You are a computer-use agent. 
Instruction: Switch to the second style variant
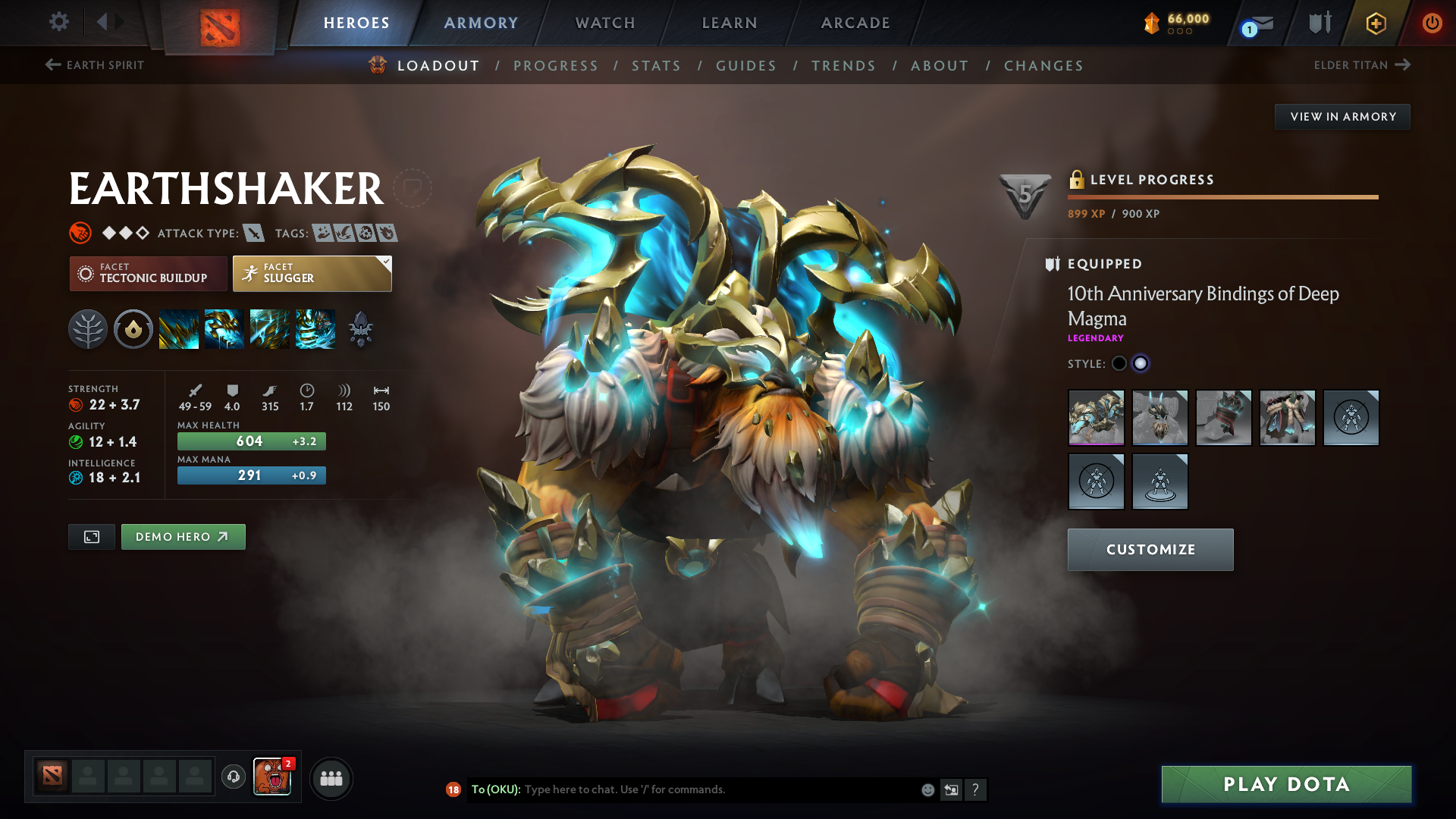(1140, 363)
